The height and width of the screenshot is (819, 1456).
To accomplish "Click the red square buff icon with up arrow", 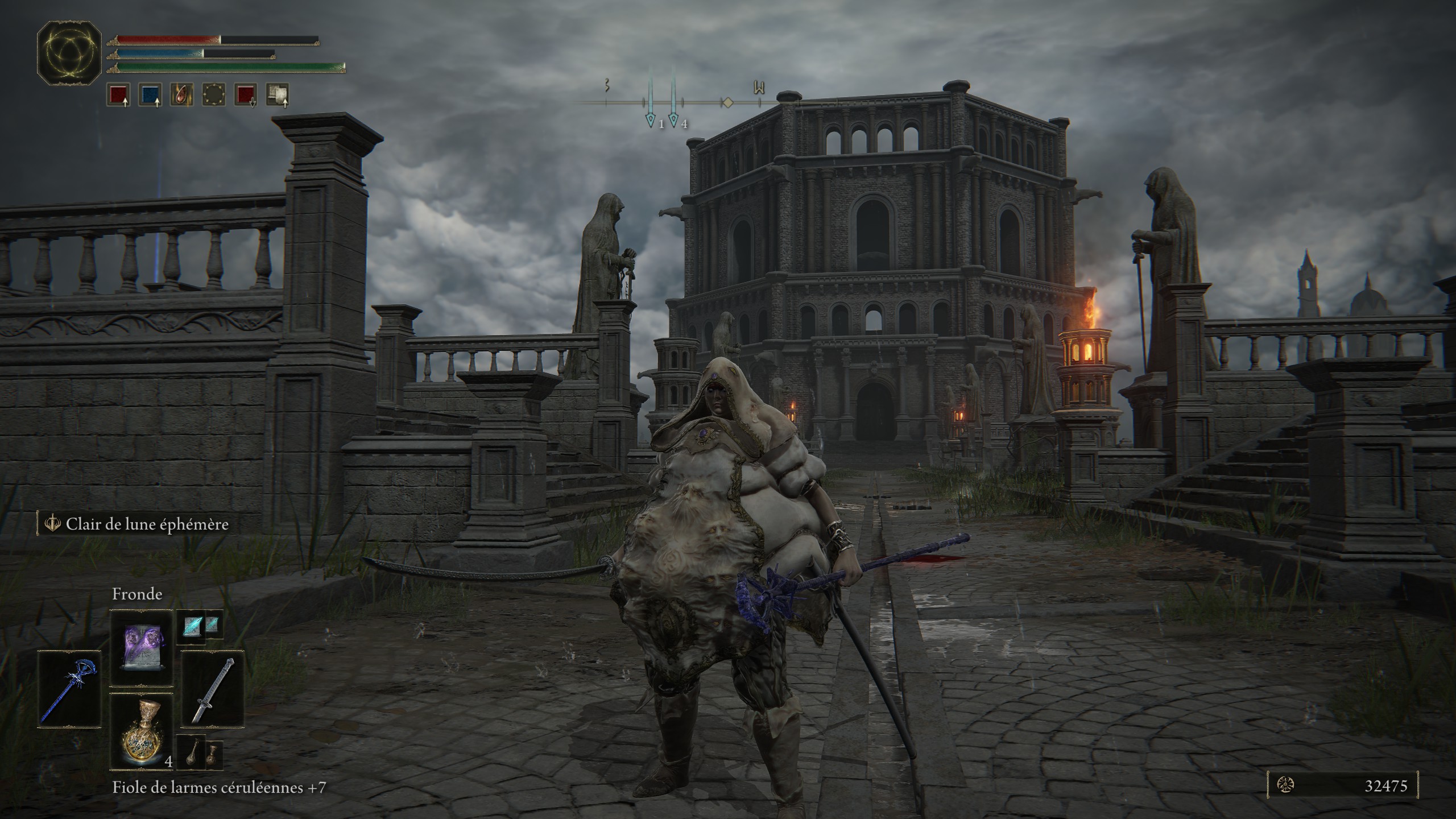I will pyautogui.click(x=117, y=95).
